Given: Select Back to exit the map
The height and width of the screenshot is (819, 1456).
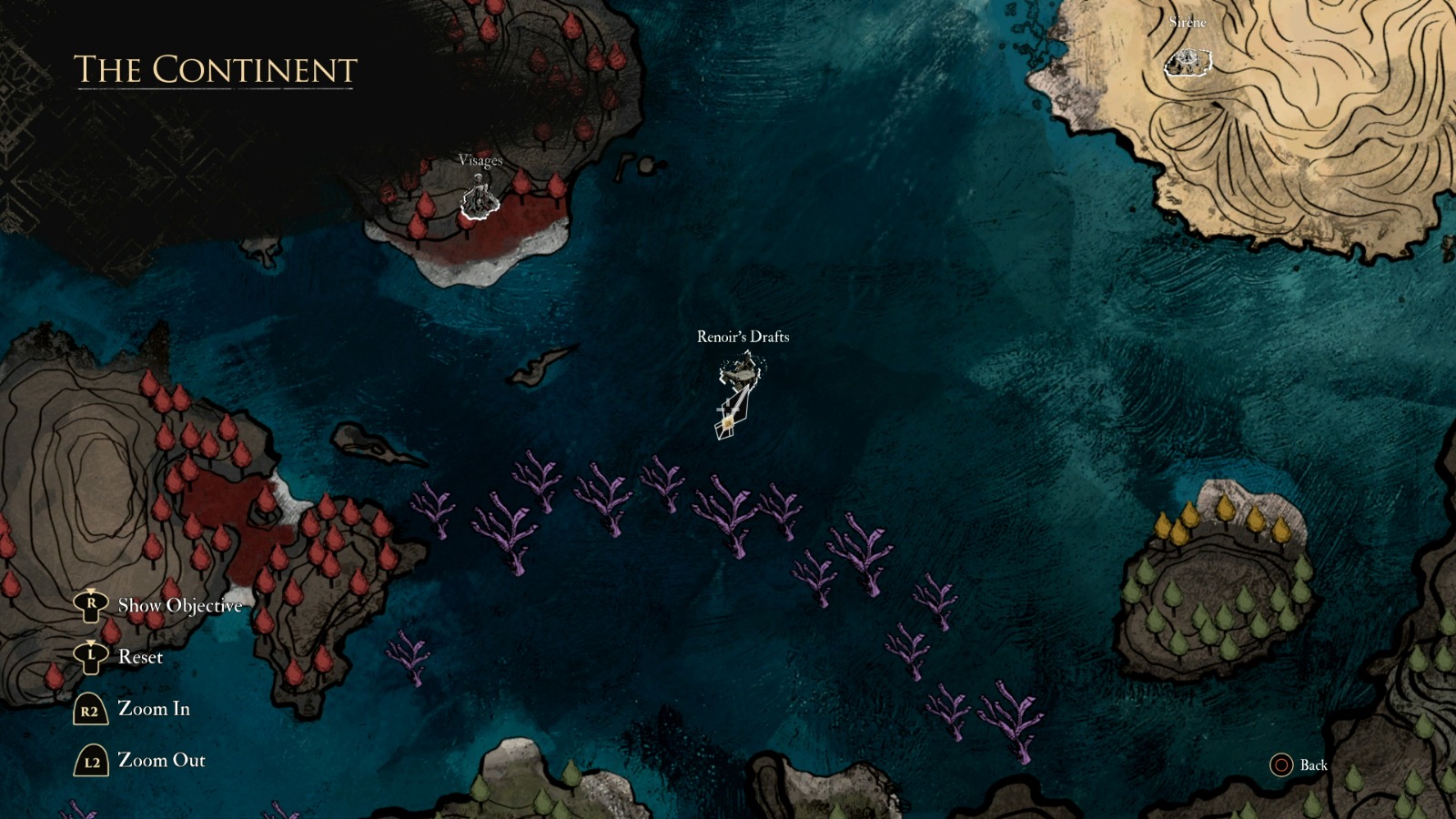Looking at the screenshot, I should tap(1313, 767).
